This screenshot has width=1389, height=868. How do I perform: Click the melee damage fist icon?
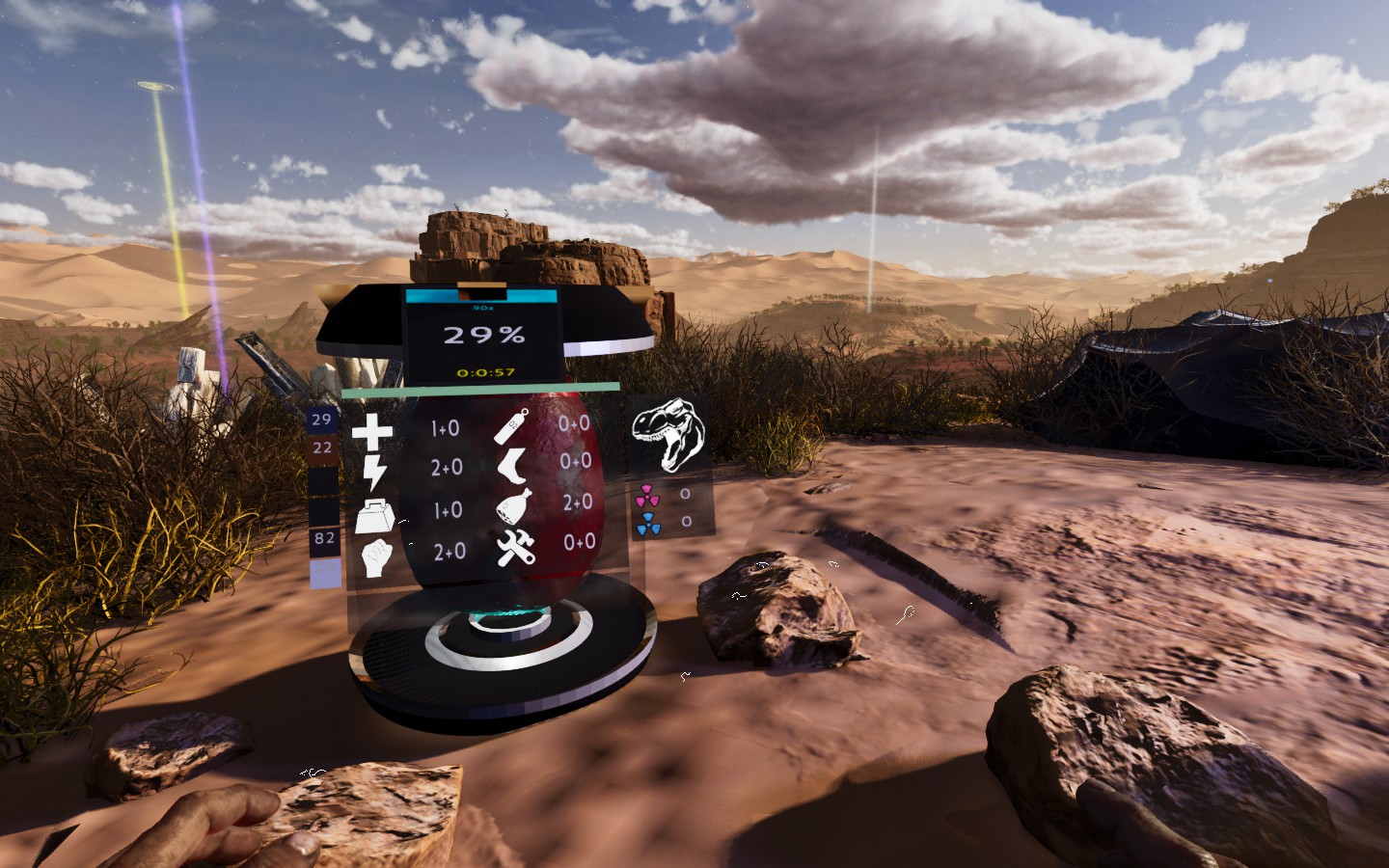376,556
